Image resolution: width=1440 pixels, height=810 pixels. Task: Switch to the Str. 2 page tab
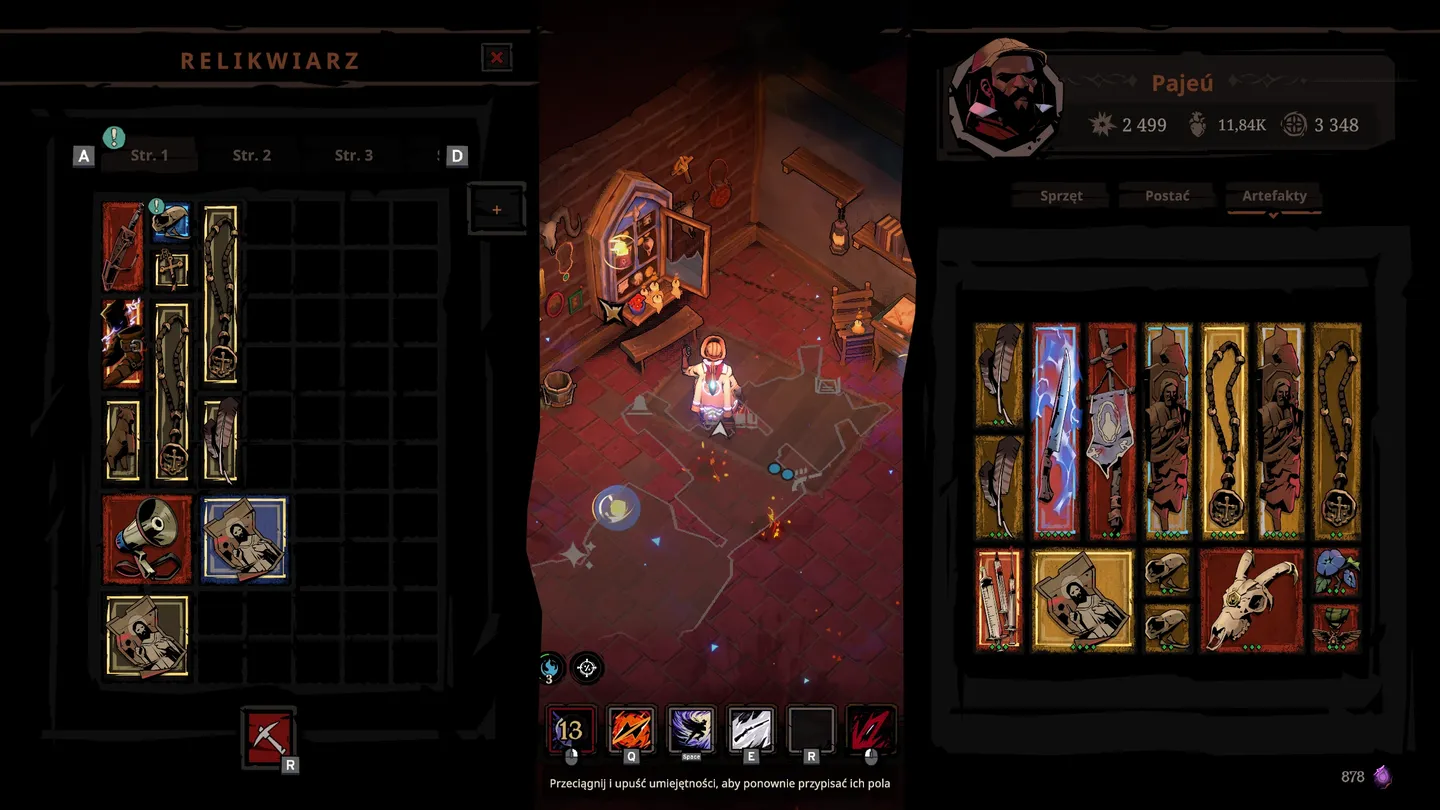coord(251,155)
